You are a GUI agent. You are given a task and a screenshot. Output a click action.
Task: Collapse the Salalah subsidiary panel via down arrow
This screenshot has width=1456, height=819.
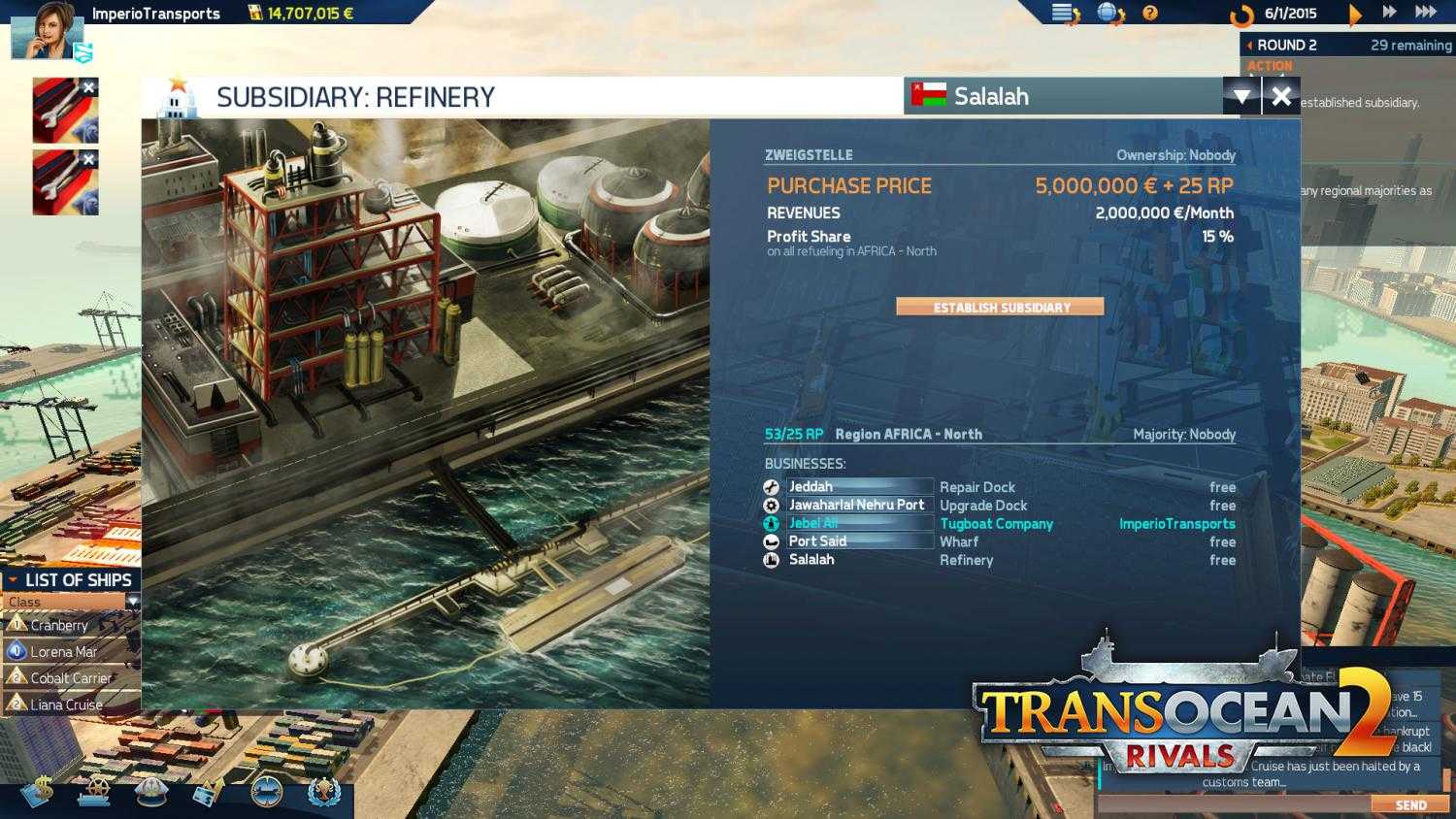[x=1242, y=96]
